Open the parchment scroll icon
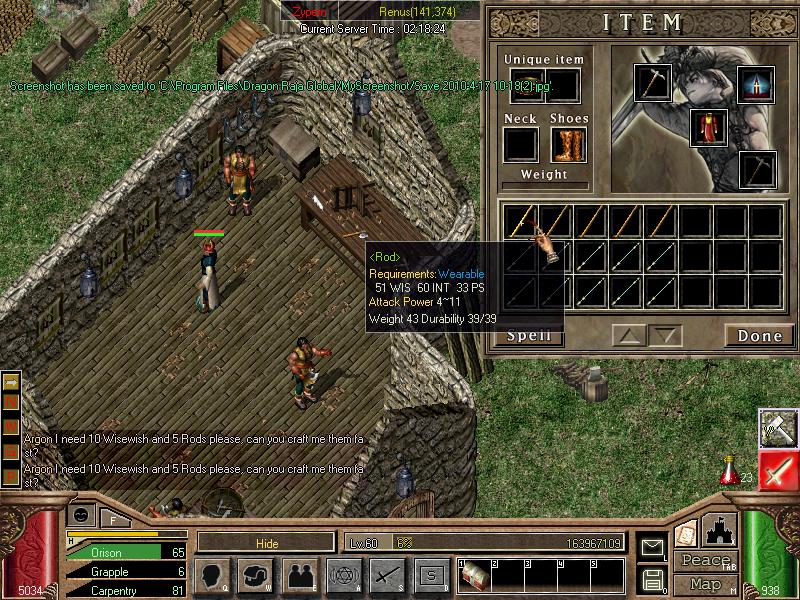Viewport: 800px width, 600px height. click(686, 532)
